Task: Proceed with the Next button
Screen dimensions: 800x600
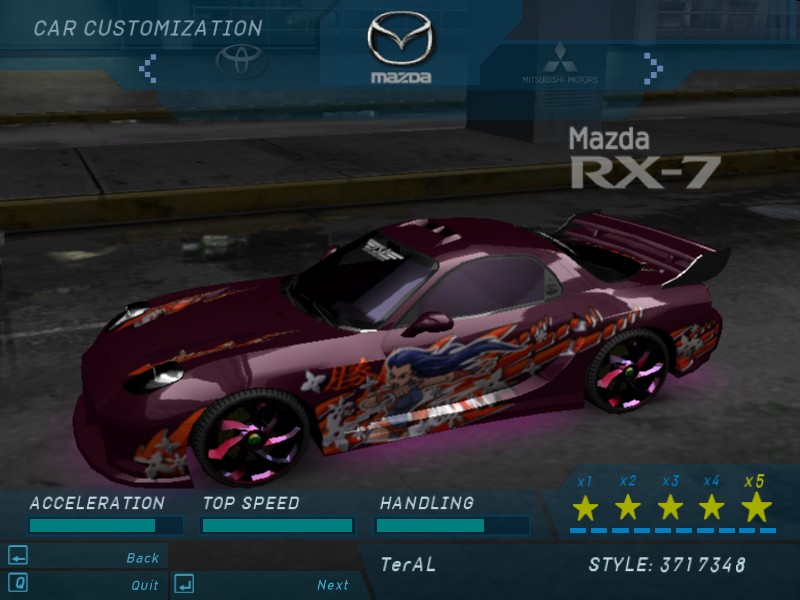Action: tap(333, 585)
